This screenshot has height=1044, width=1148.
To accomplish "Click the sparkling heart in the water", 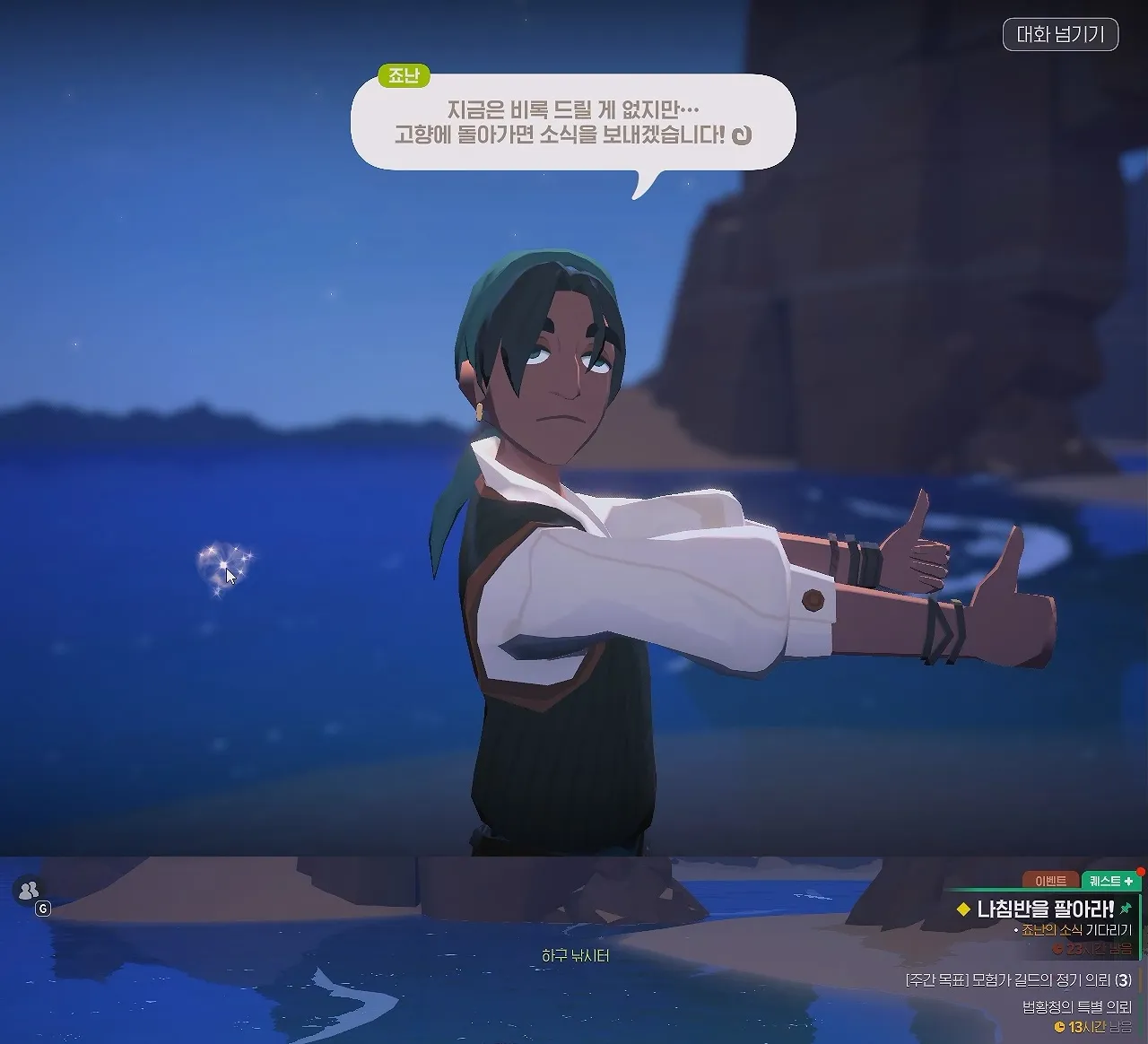I will pyautogui.click(x=223, y=564).
